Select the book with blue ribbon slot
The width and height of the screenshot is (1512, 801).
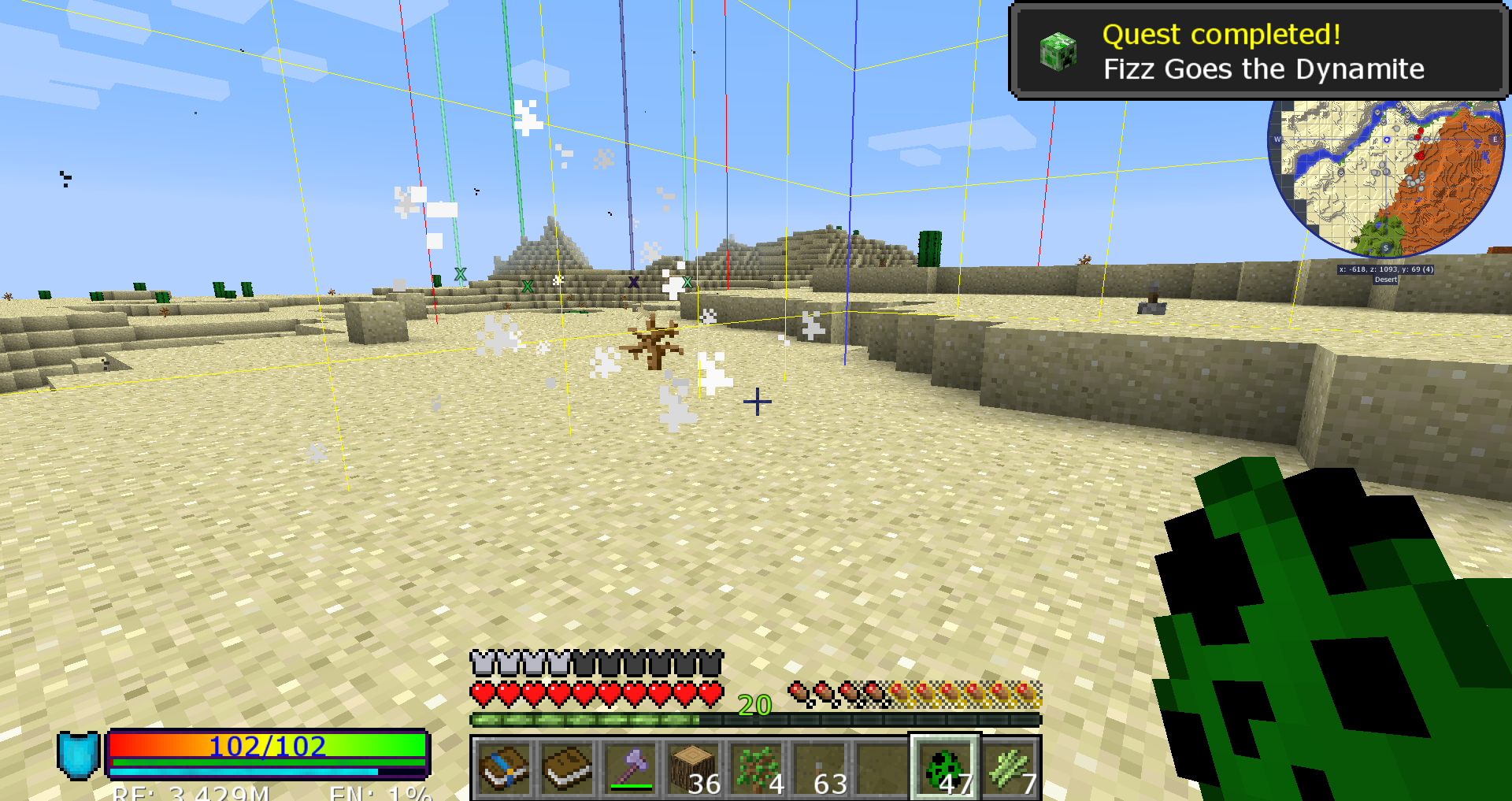click(504, 768)
